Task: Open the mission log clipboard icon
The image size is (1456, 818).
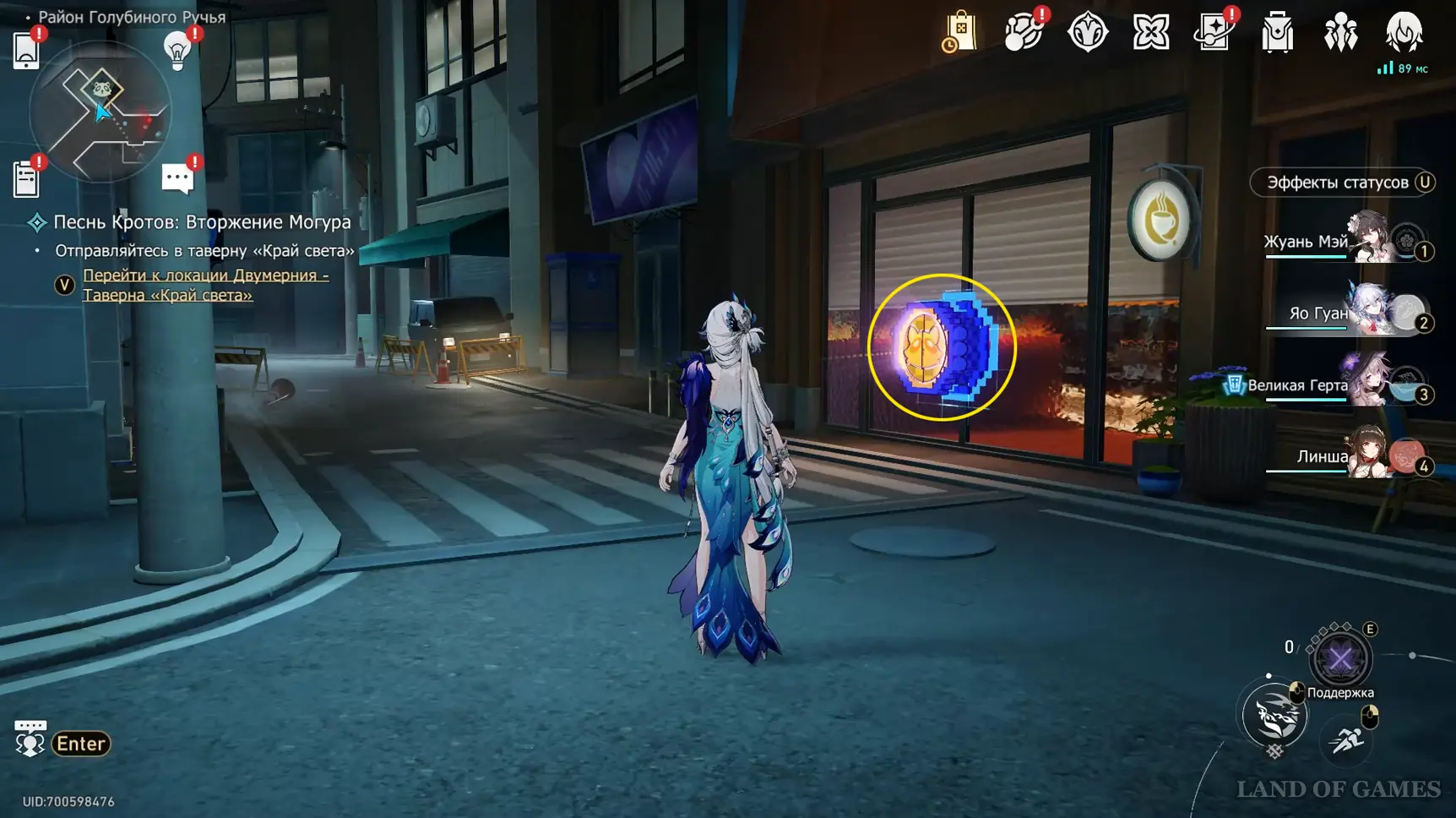Action: coord(26,179)
